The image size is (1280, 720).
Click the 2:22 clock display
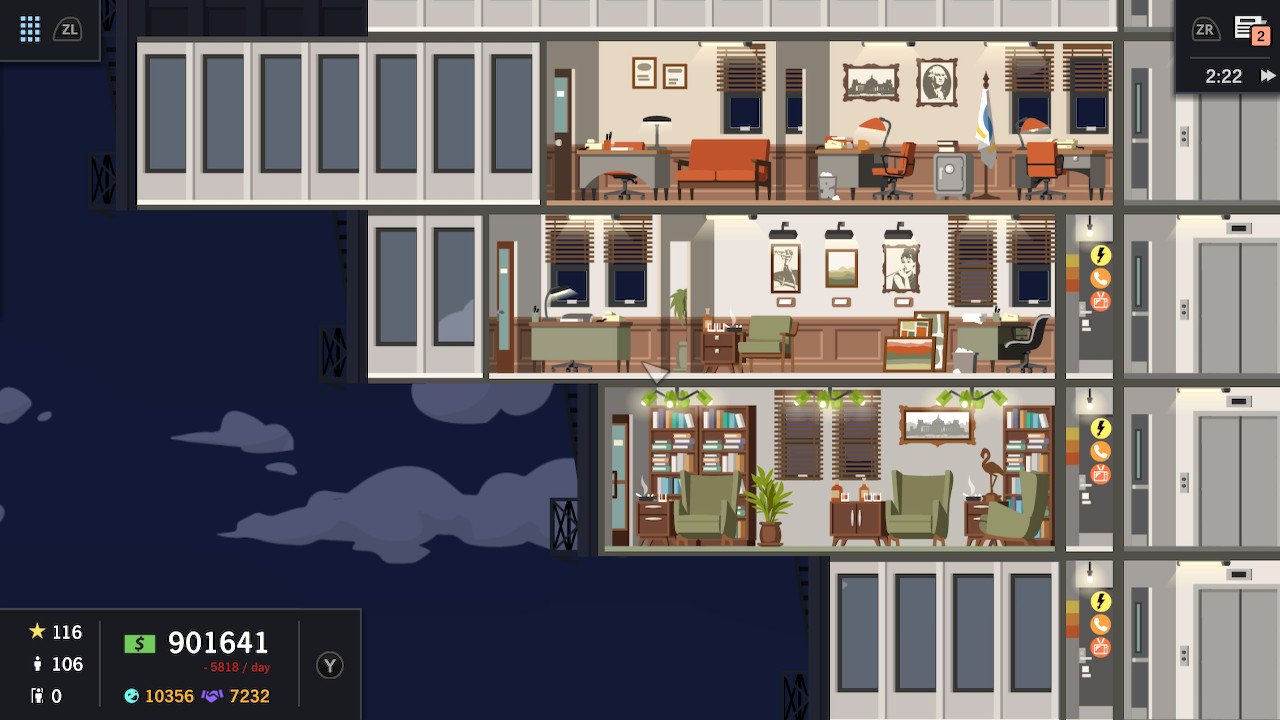coord(1225,75)
